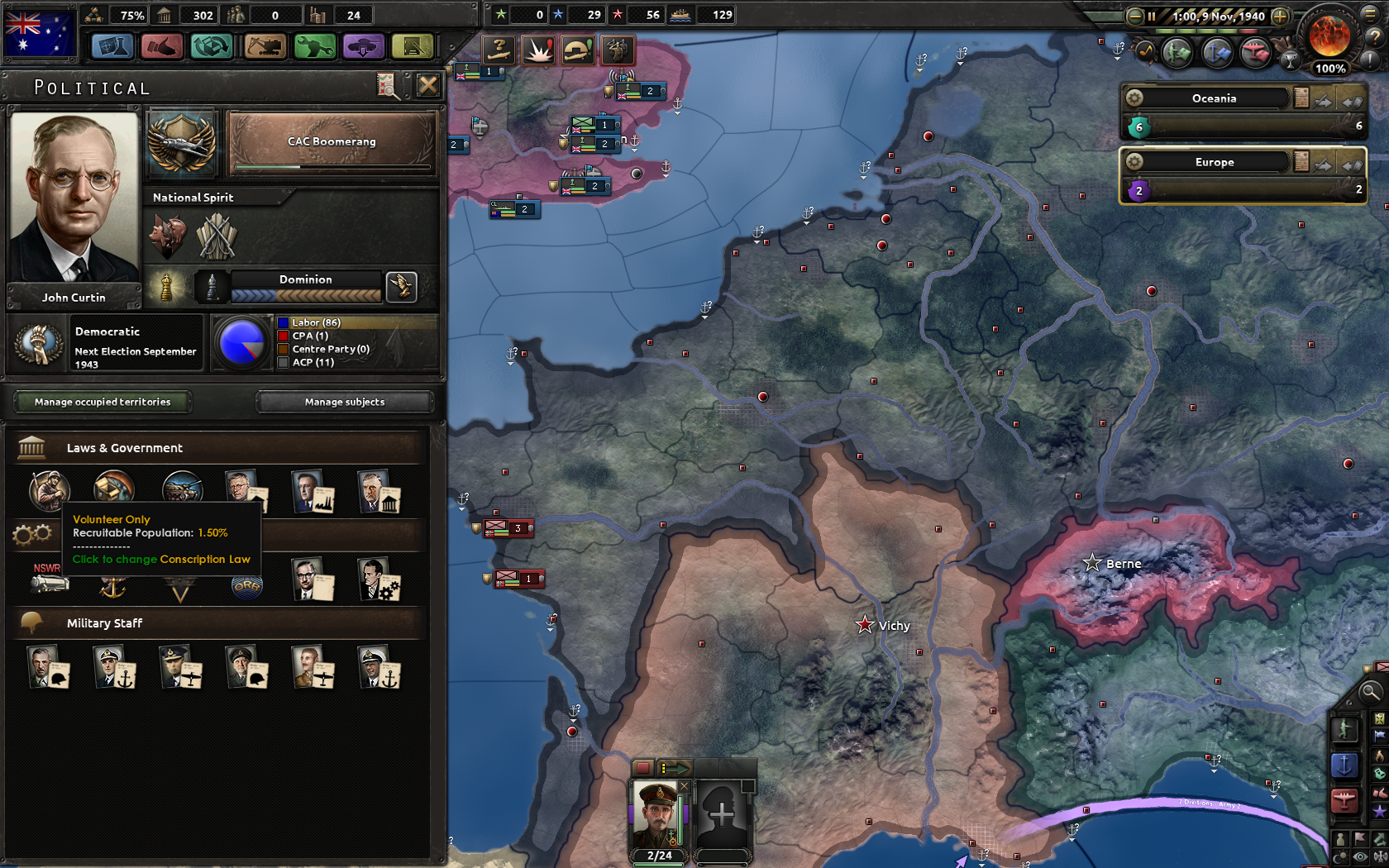Open the music jukebox player
The image size is (1389, 868).
[x=1145, y=51]
